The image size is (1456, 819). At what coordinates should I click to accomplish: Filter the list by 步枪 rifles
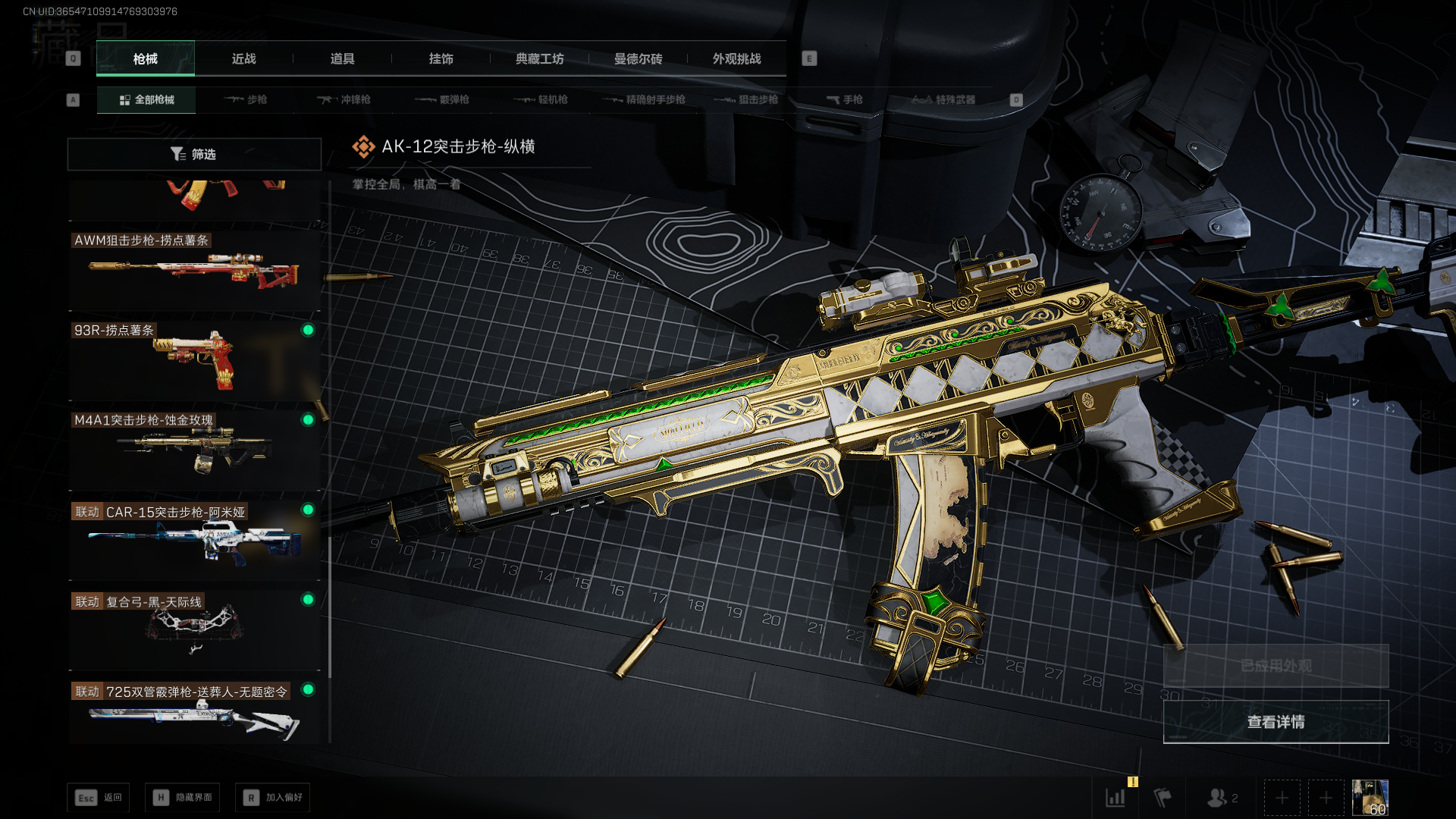coord(246,99)
